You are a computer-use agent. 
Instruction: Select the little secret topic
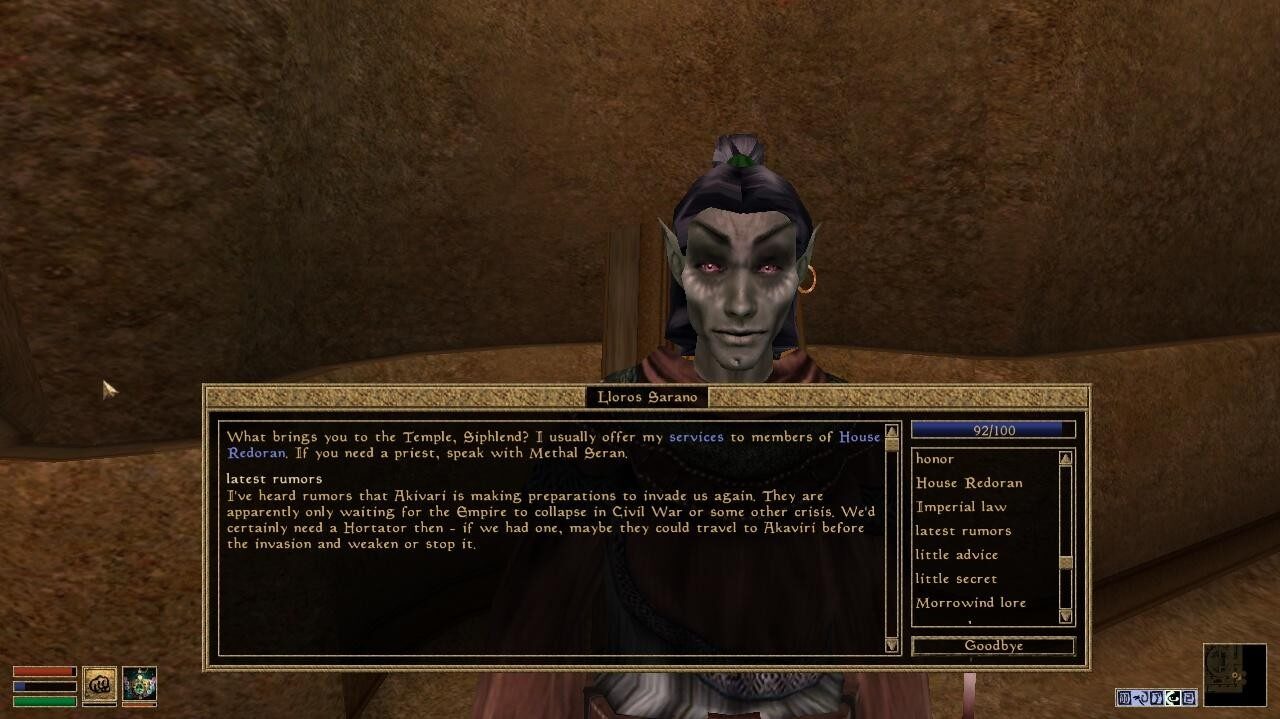tap(956, 579)
